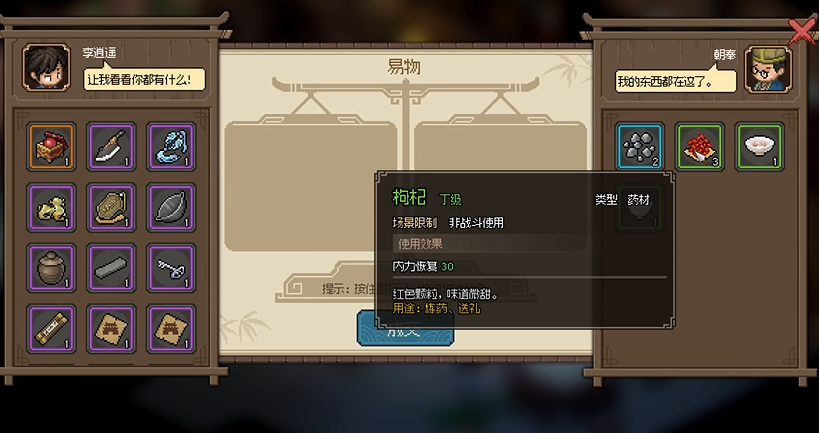Image resolution: width=819 pixels, height=433 pixels.
Task: Choose the brown clay jar item
Action: click(52, 268)
